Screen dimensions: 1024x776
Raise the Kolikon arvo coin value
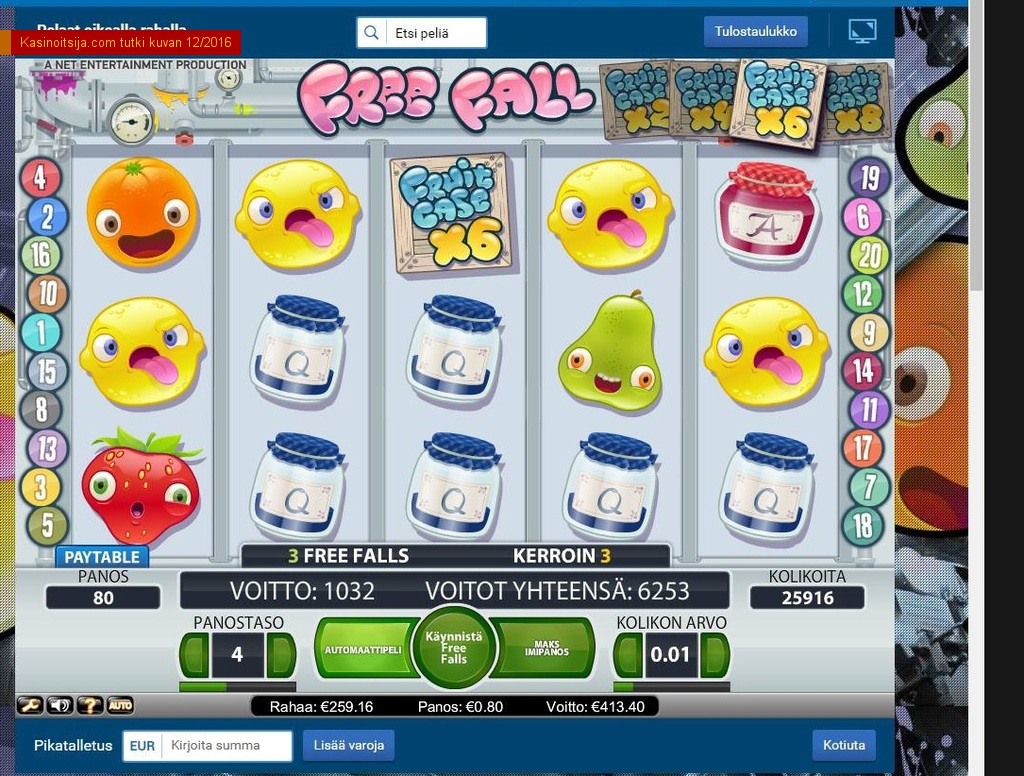tap(714, 656)
